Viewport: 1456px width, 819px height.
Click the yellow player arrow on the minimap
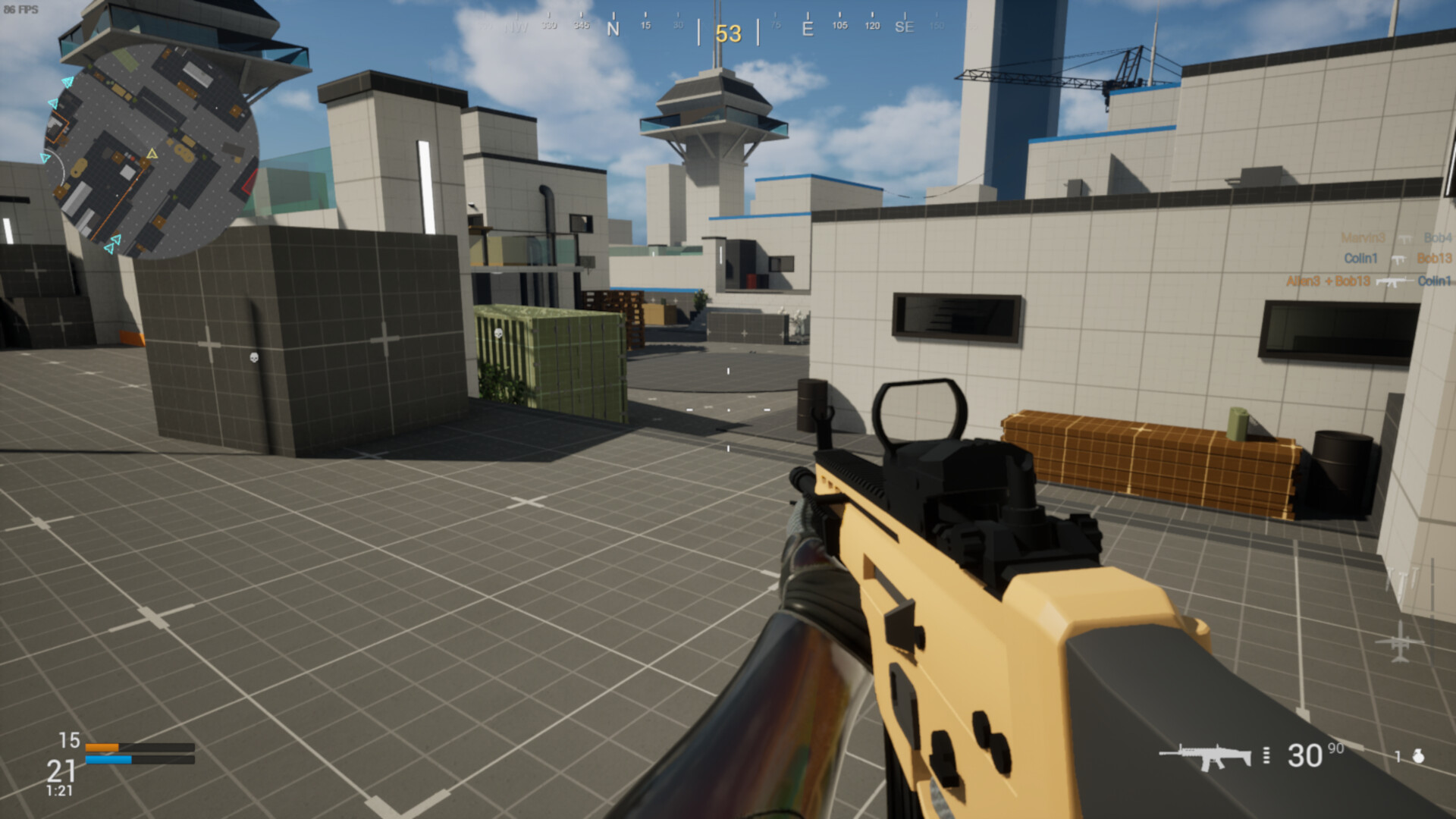click(x=152, y=153)
